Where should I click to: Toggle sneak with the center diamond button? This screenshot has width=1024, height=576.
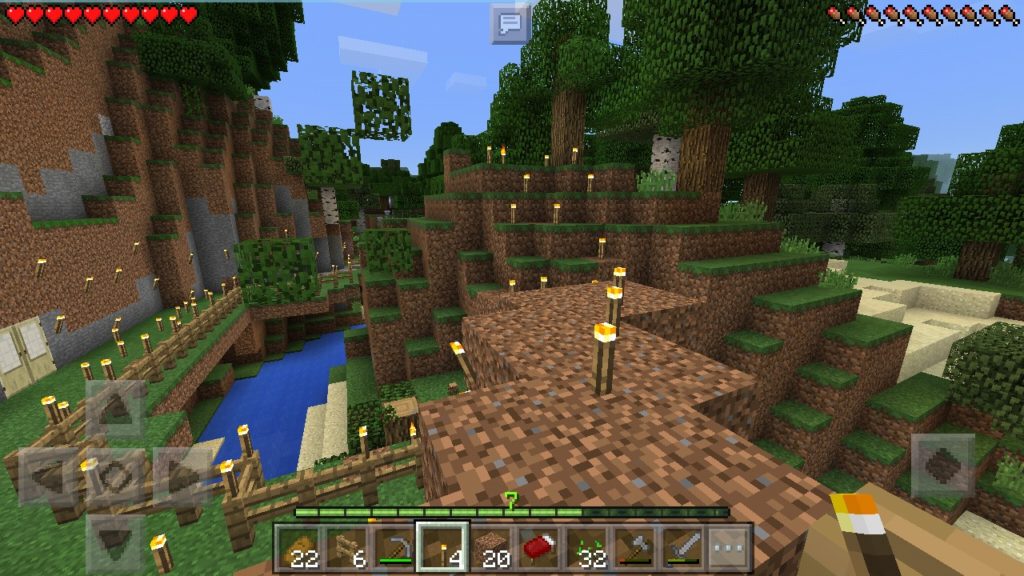113,476
